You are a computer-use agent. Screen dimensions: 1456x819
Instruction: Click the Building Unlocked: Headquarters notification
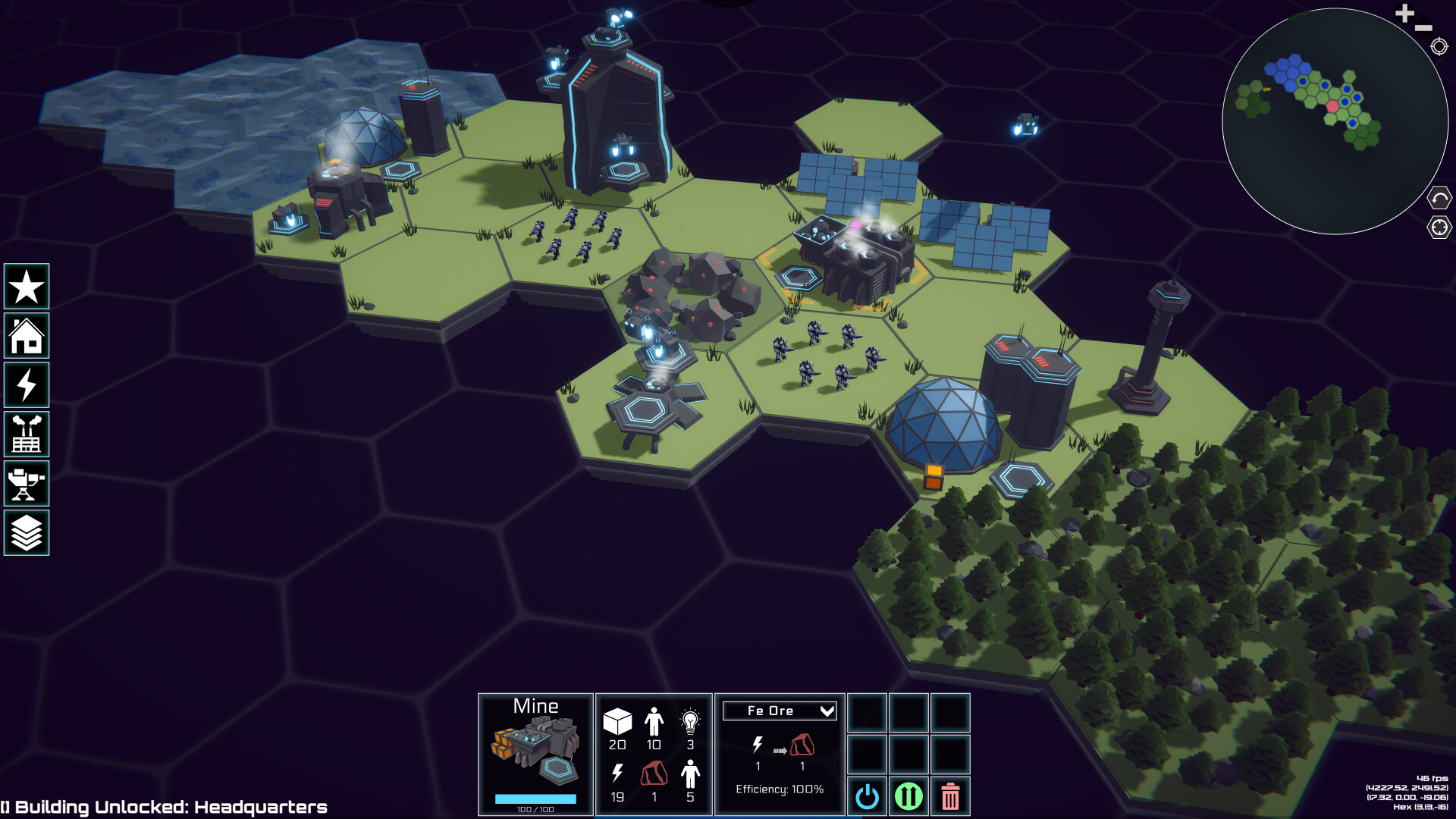(163, 806)
